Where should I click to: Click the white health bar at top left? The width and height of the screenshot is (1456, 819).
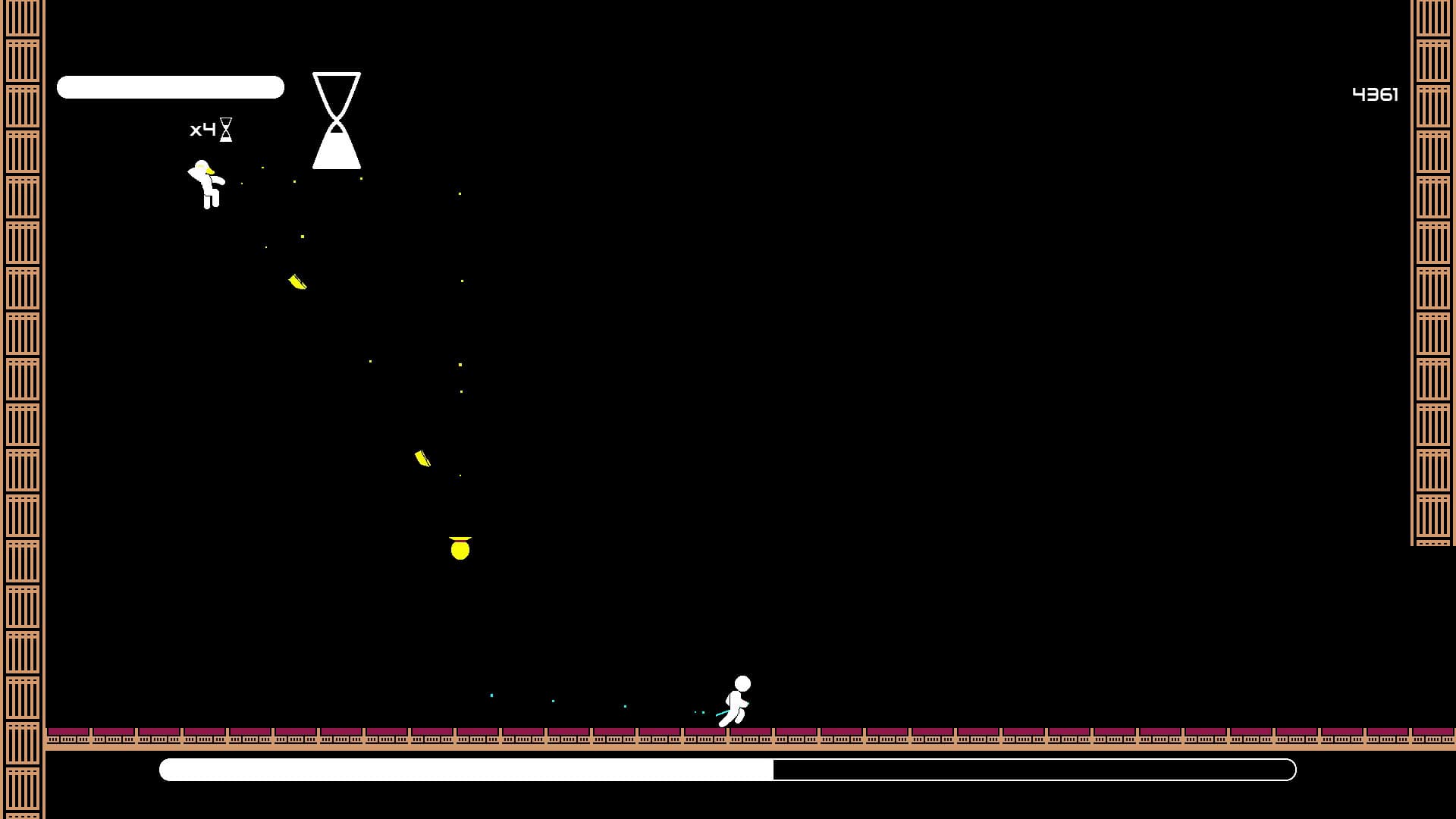[x=170, y=87]
